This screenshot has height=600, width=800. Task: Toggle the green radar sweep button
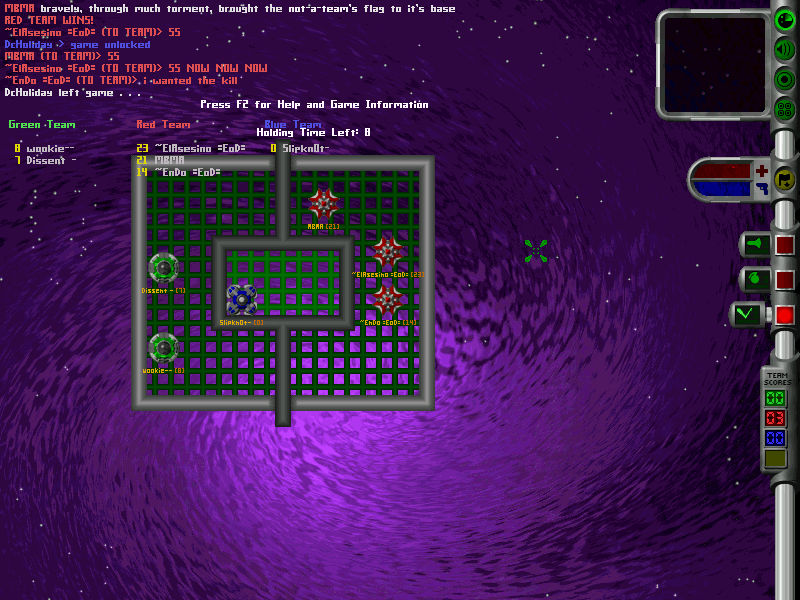(785, 21)
